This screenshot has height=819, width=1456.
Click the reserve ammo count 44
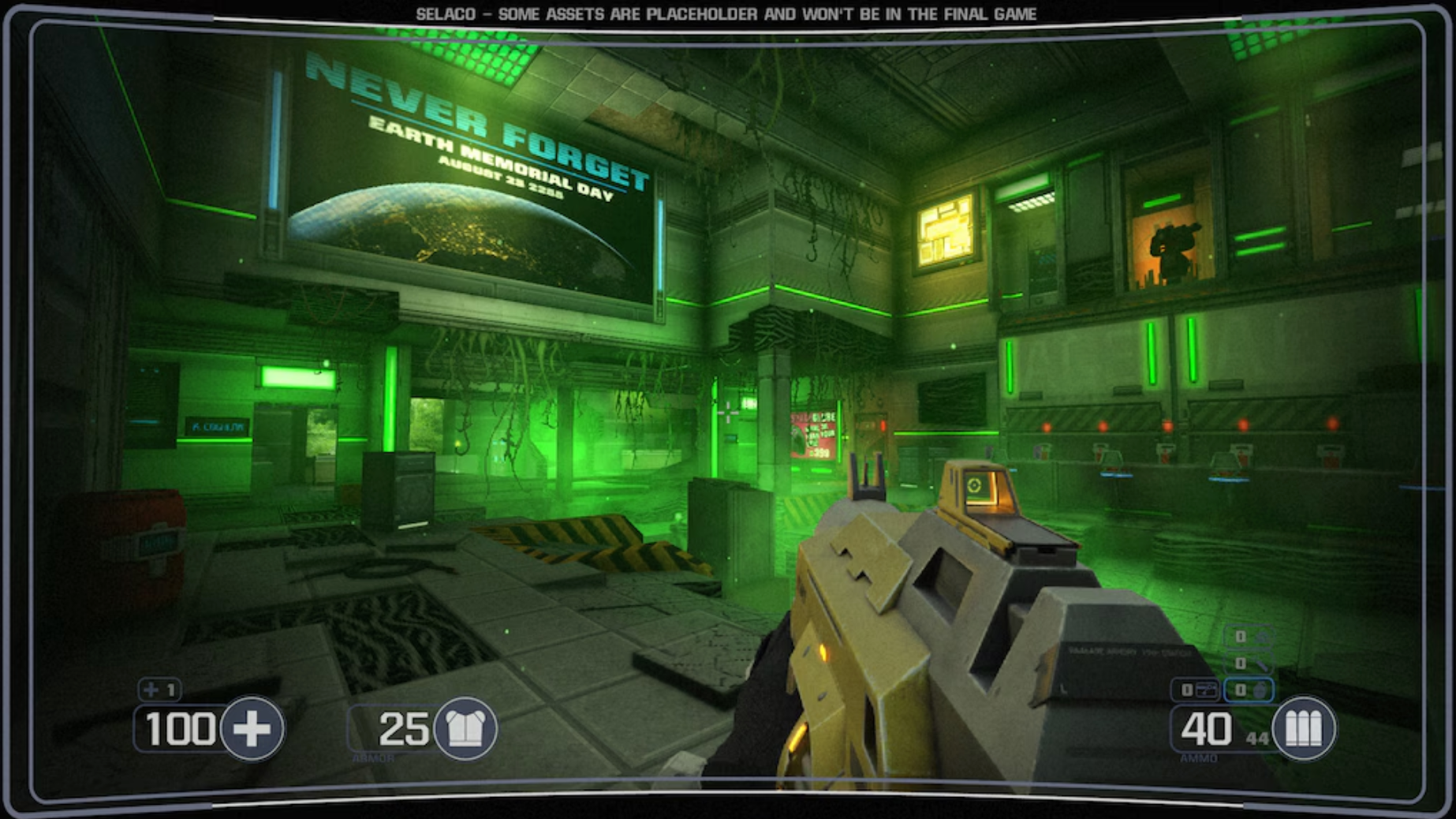[x=1257, y=738]
